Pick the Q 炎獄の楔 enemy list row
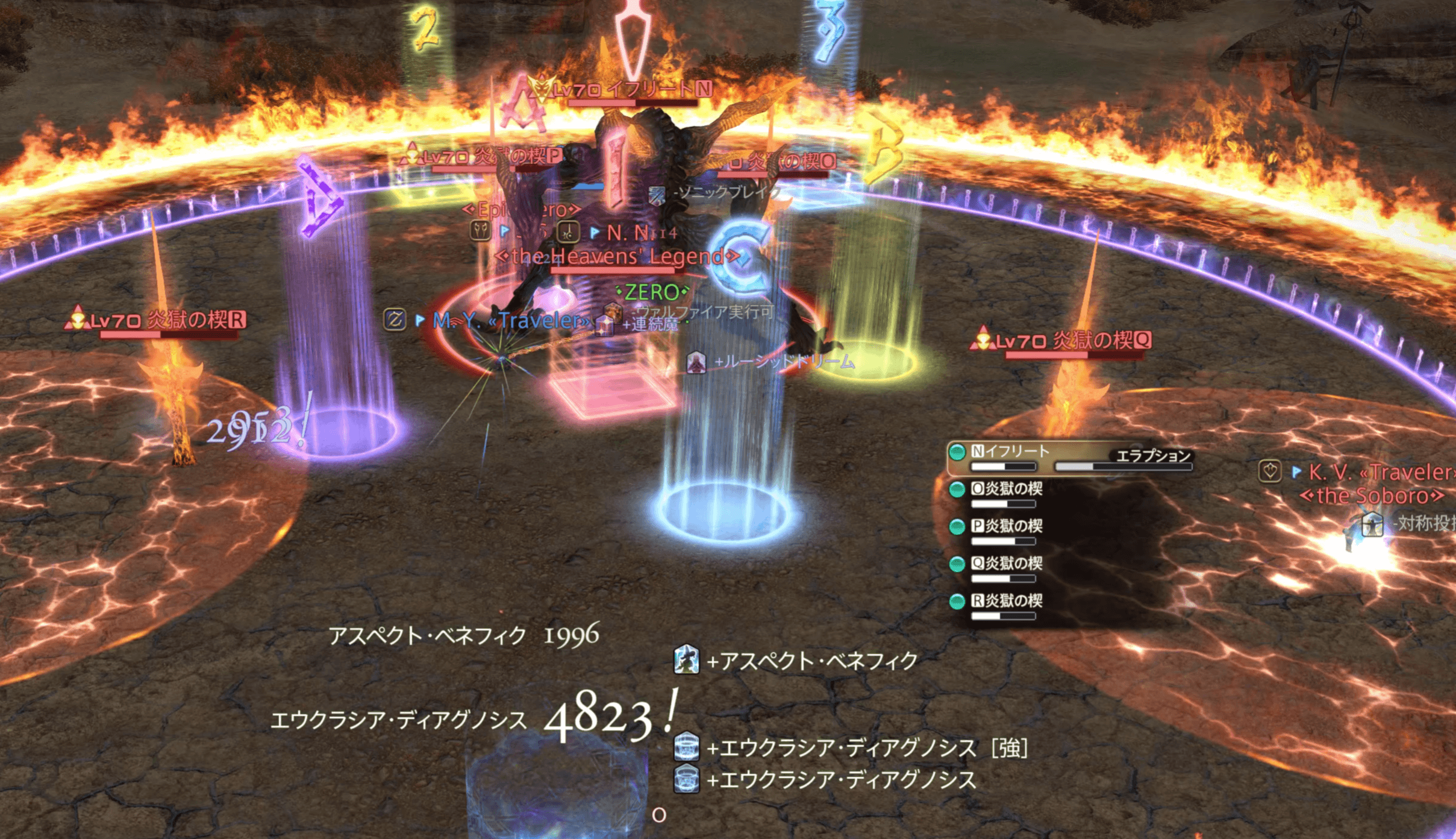This screenshot has height=839, width=1456. [1013, 564]
